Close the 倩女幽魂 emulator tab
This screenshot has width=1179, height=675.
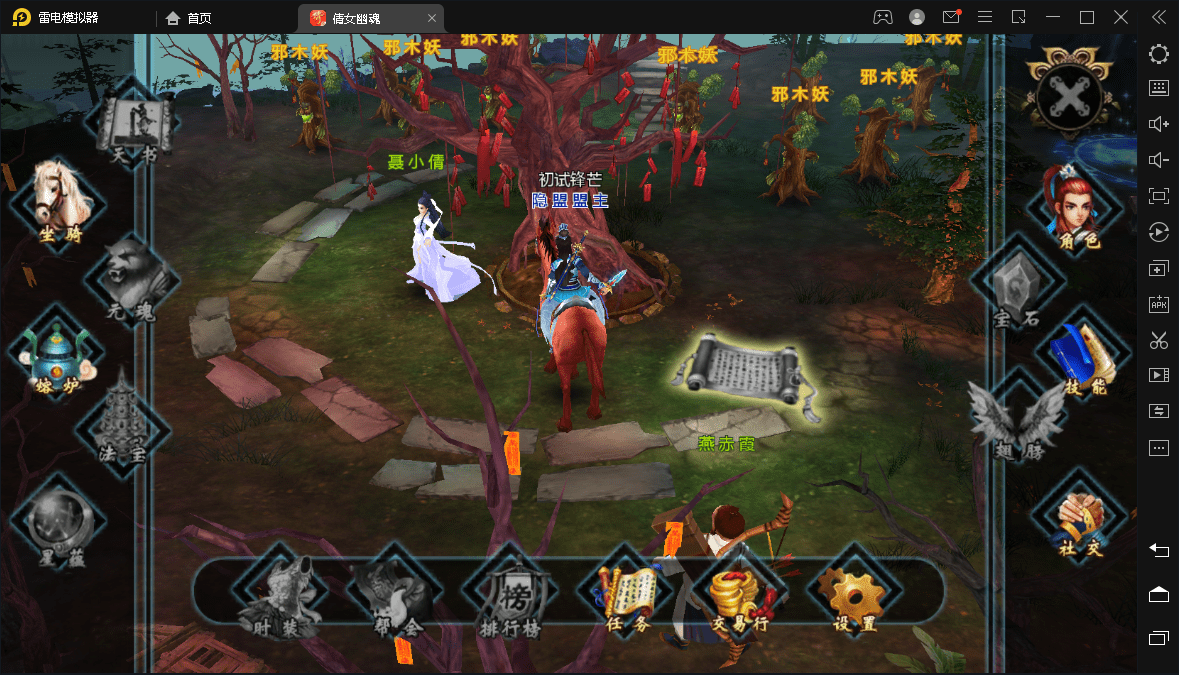431,18
